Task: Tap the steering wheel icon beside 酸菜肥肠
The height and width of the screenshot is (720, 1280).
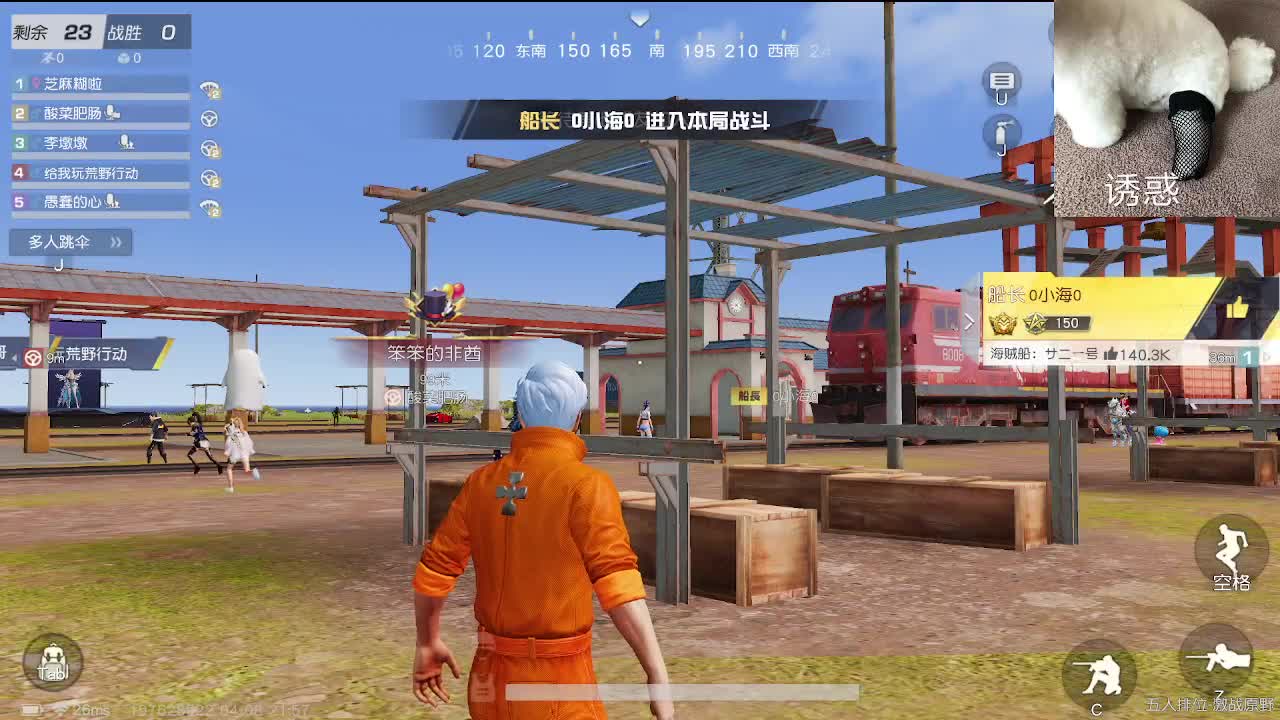Action: click(x=208, y=117)
